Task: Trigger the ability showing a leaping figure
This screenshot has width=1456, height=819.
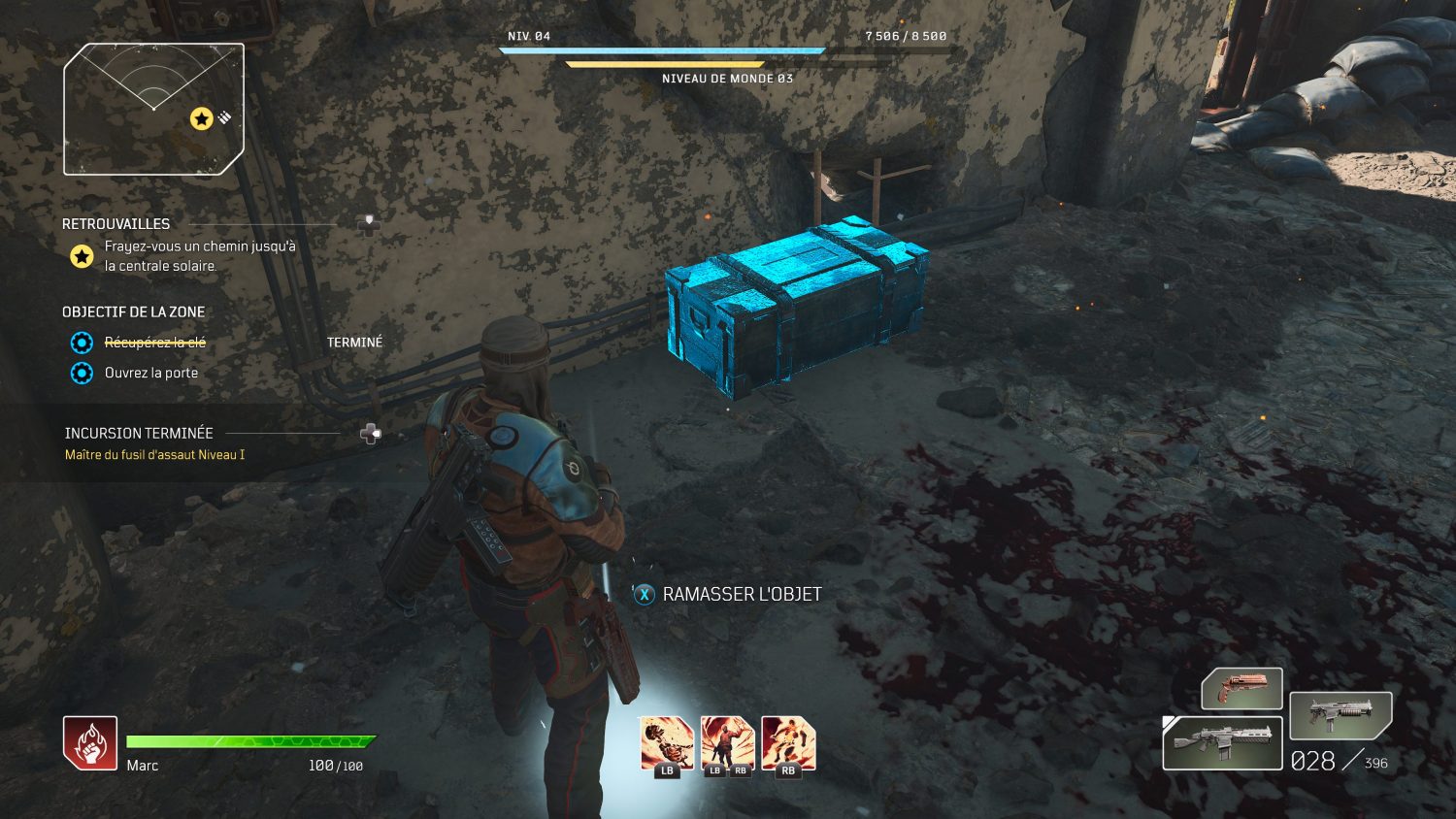Action: (x=788, y=744)
